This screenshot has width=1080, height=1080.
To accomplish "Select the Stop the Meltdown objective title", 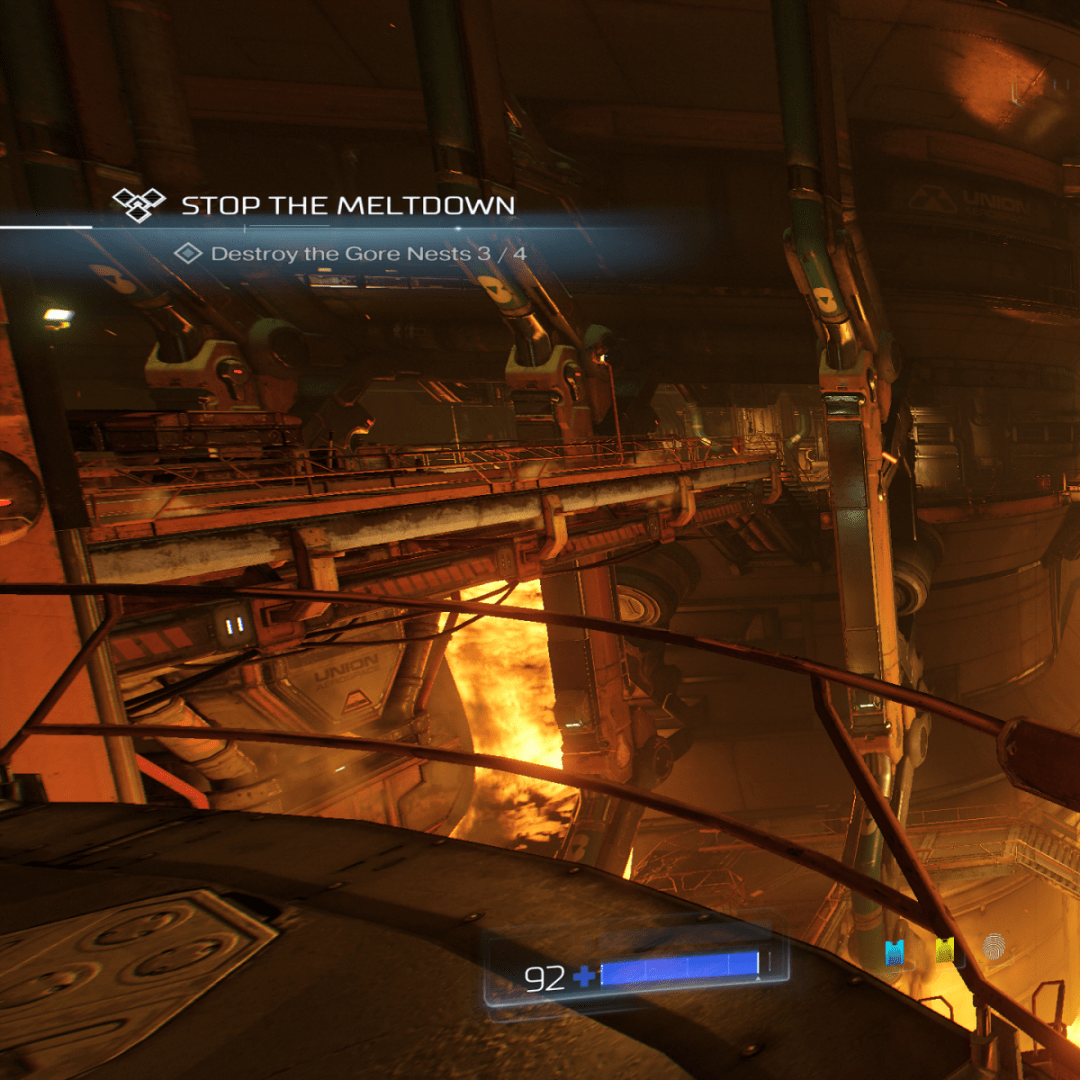I will pyautogui.click(x=347, y=206).
